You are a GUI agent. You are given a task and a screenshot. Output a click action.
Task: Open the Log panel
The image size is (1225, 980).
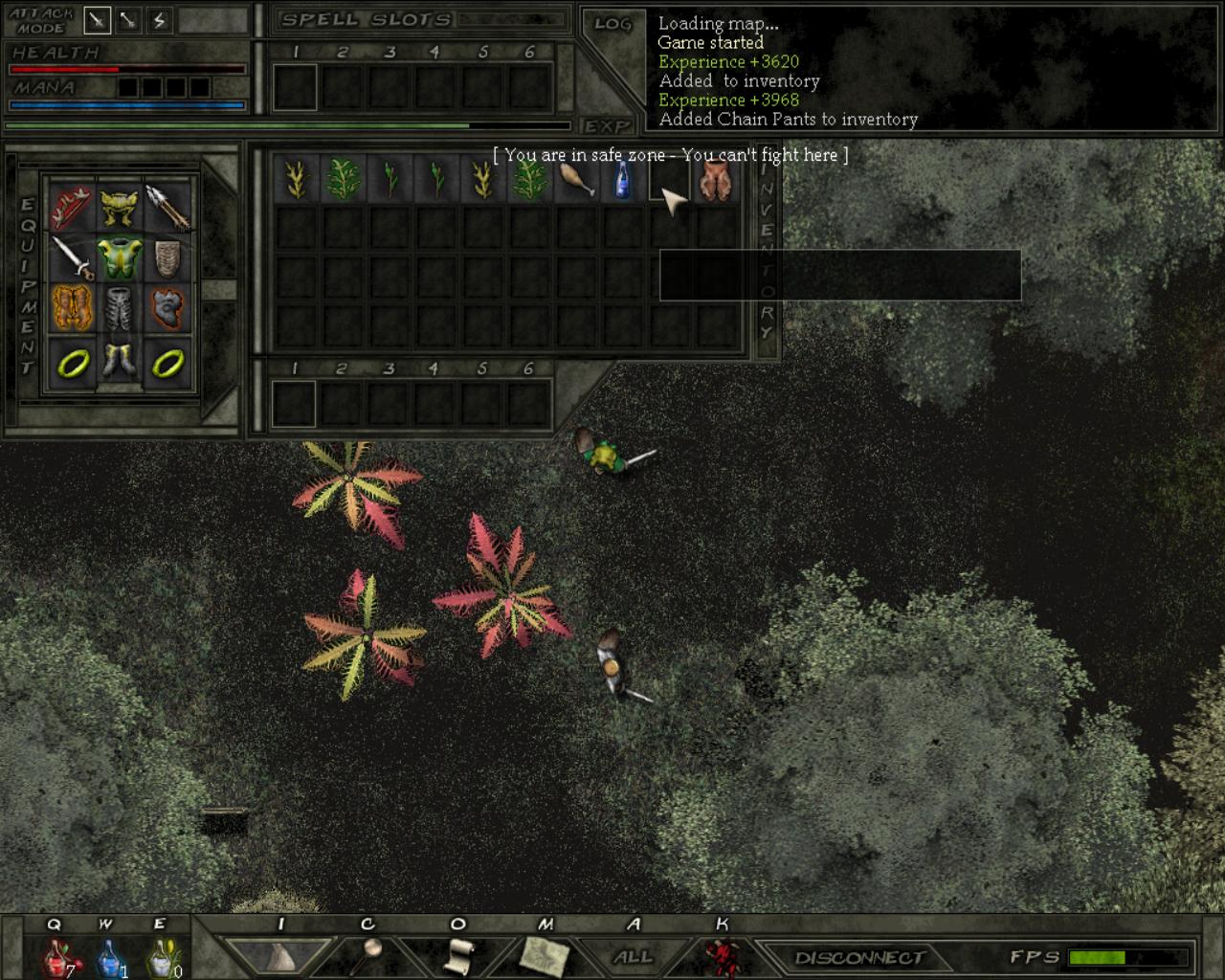point(612,24)
